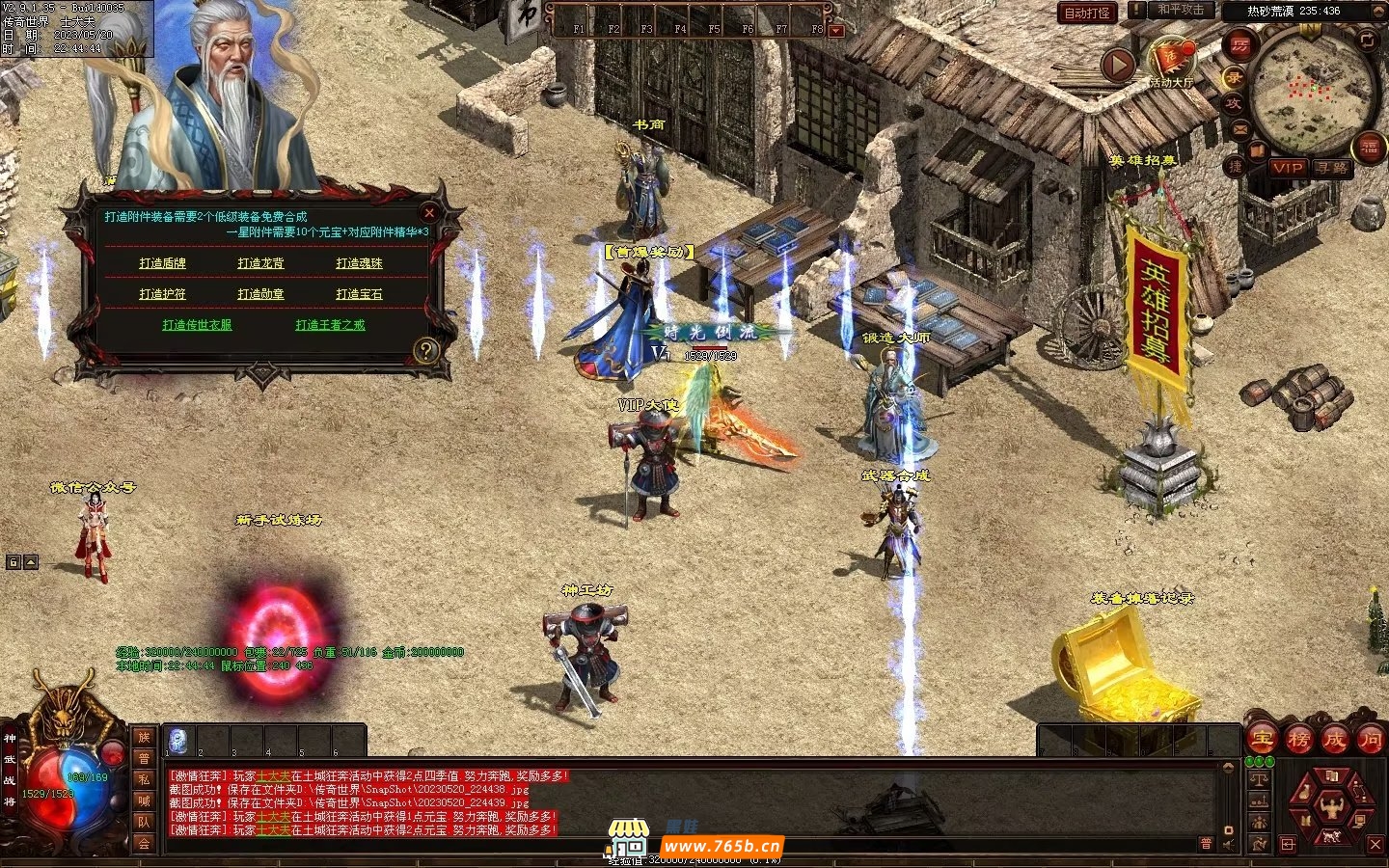Open the VIP button under the minimap

[x=1288, y=168]
